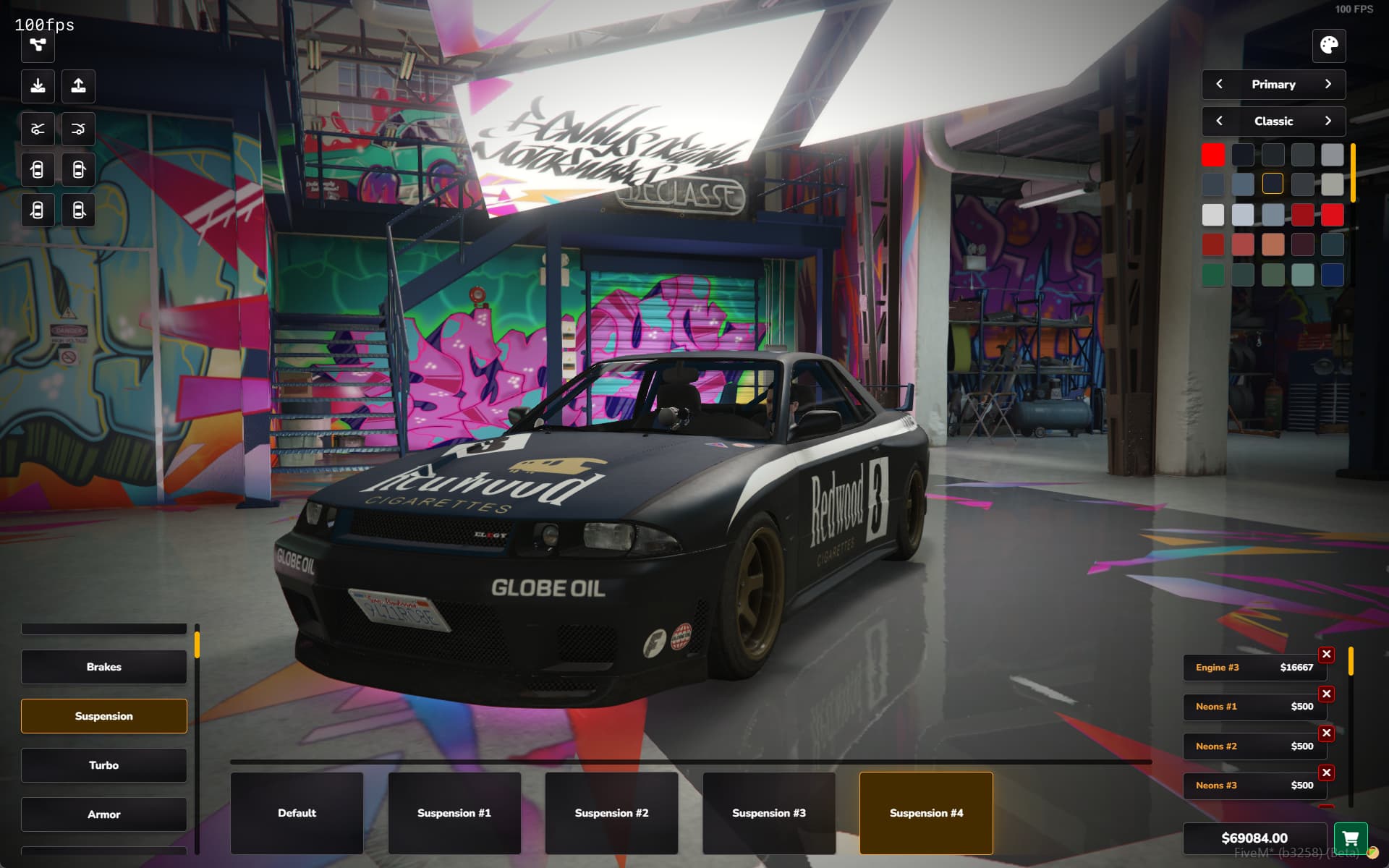Click the green shopping cart checkout button
Image resolution: width=1389 pixels, height=868 pixels.
[1350, 838]
